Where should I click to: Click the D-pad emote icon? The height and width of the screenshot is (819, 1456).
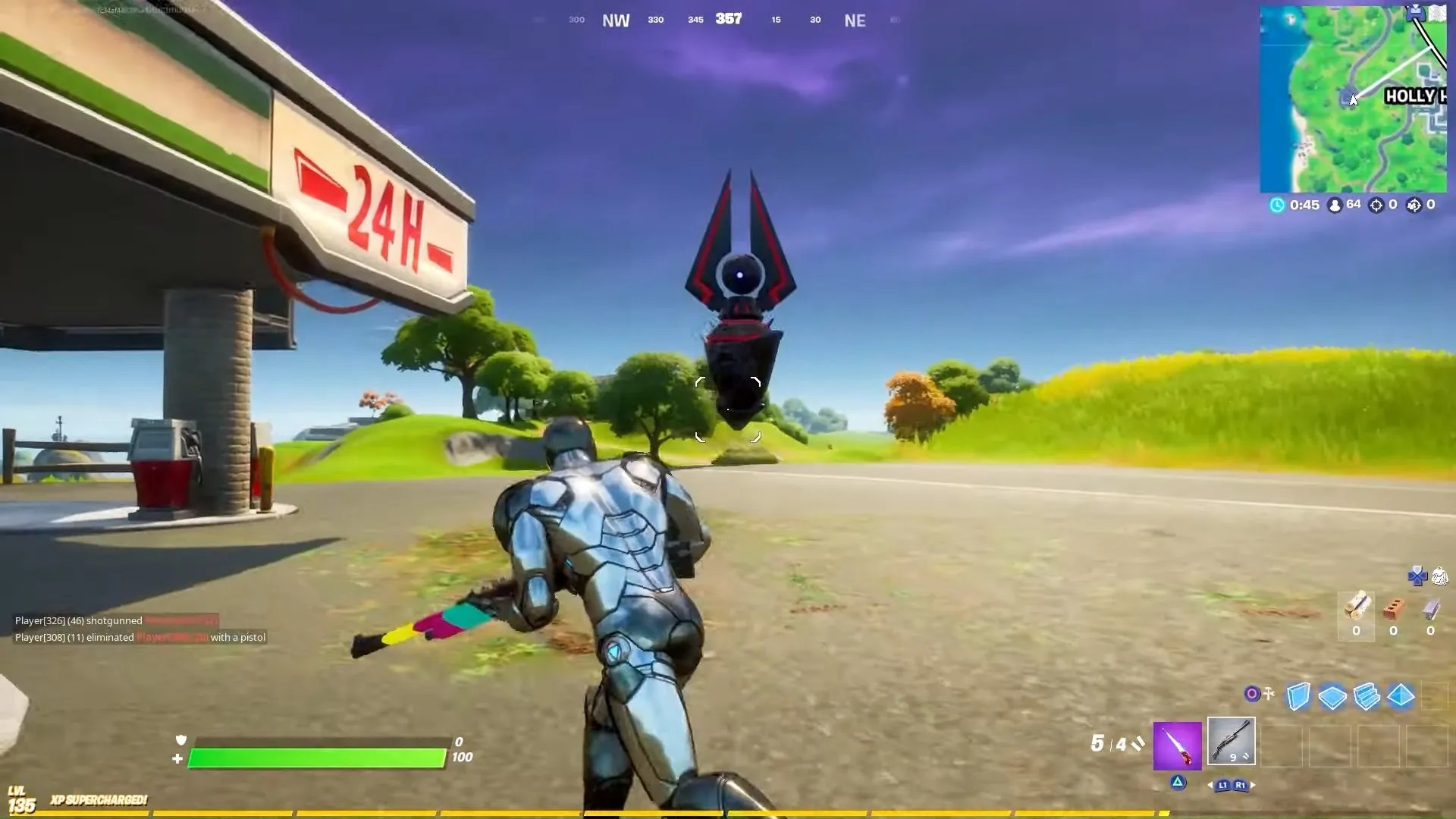1417,576
